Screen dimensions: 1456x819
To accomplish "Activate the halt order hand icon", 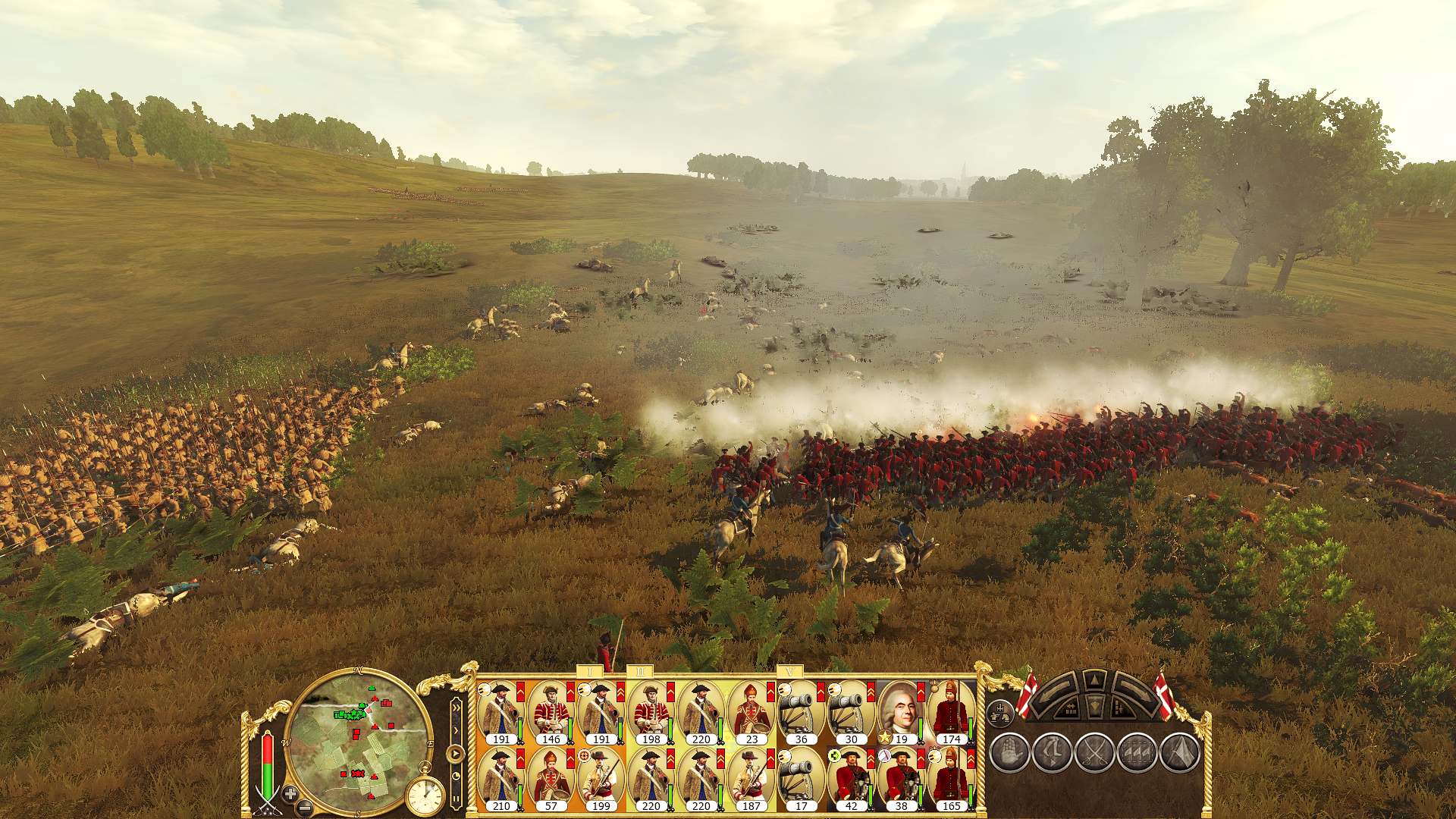I will (x=1009, y=753).
